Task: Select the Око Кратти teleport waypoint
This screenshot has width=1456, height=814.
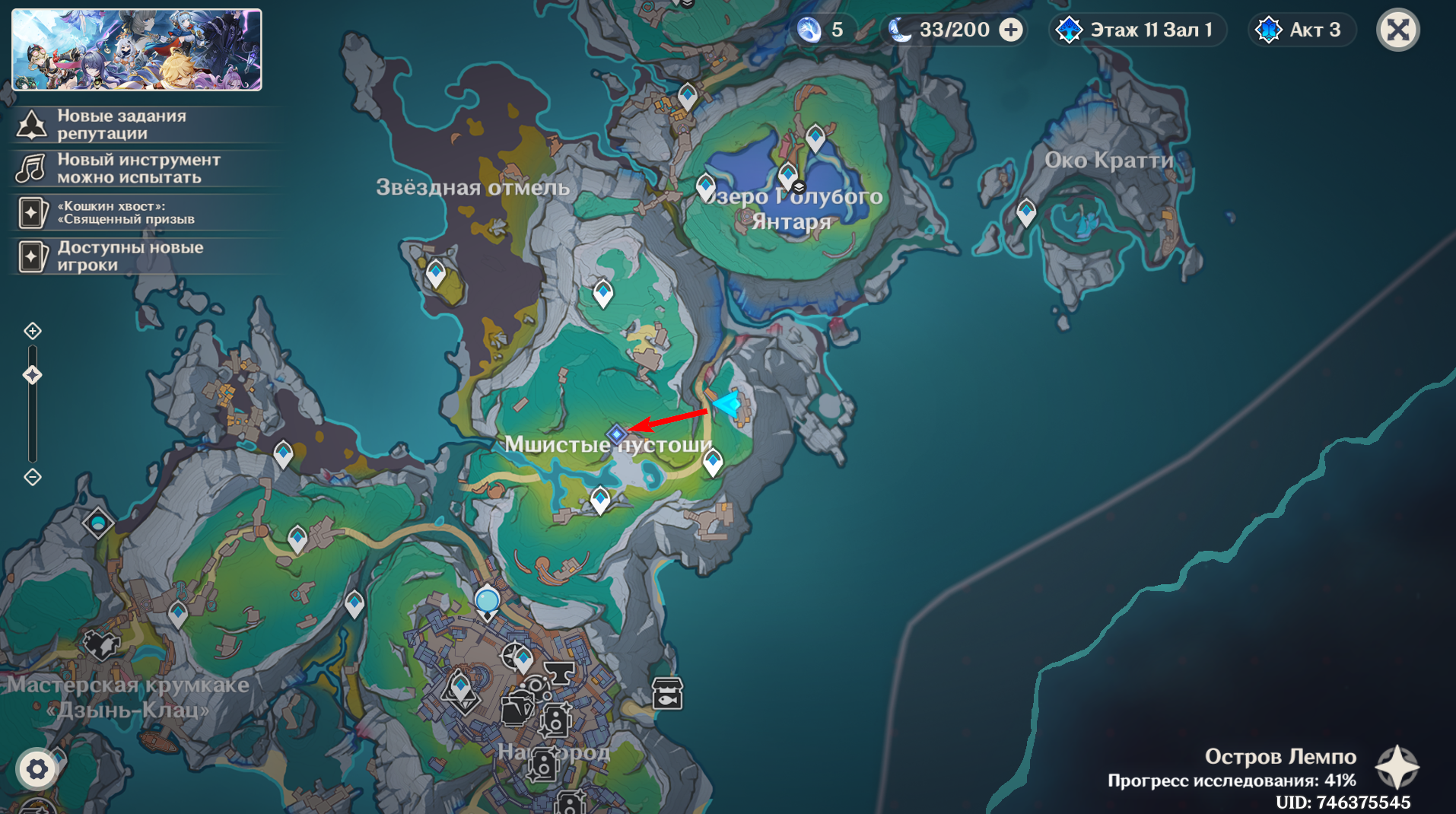Action: 1026,211
